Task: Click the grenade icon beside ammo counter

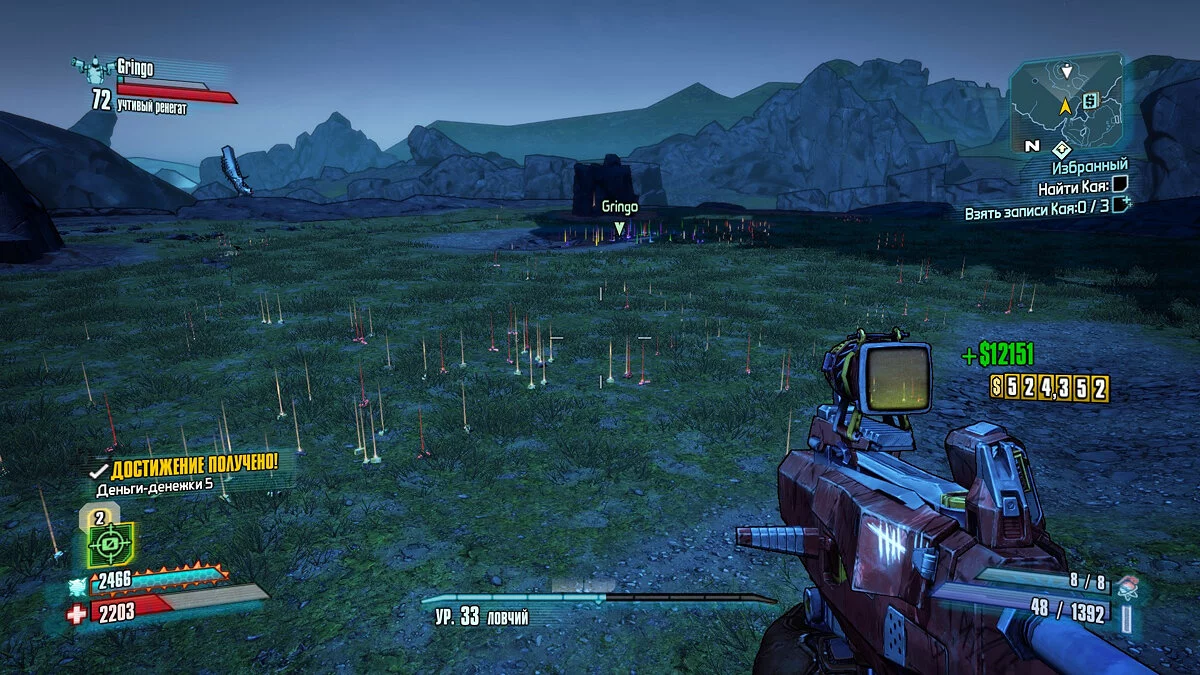Action: coord(1127,584)
